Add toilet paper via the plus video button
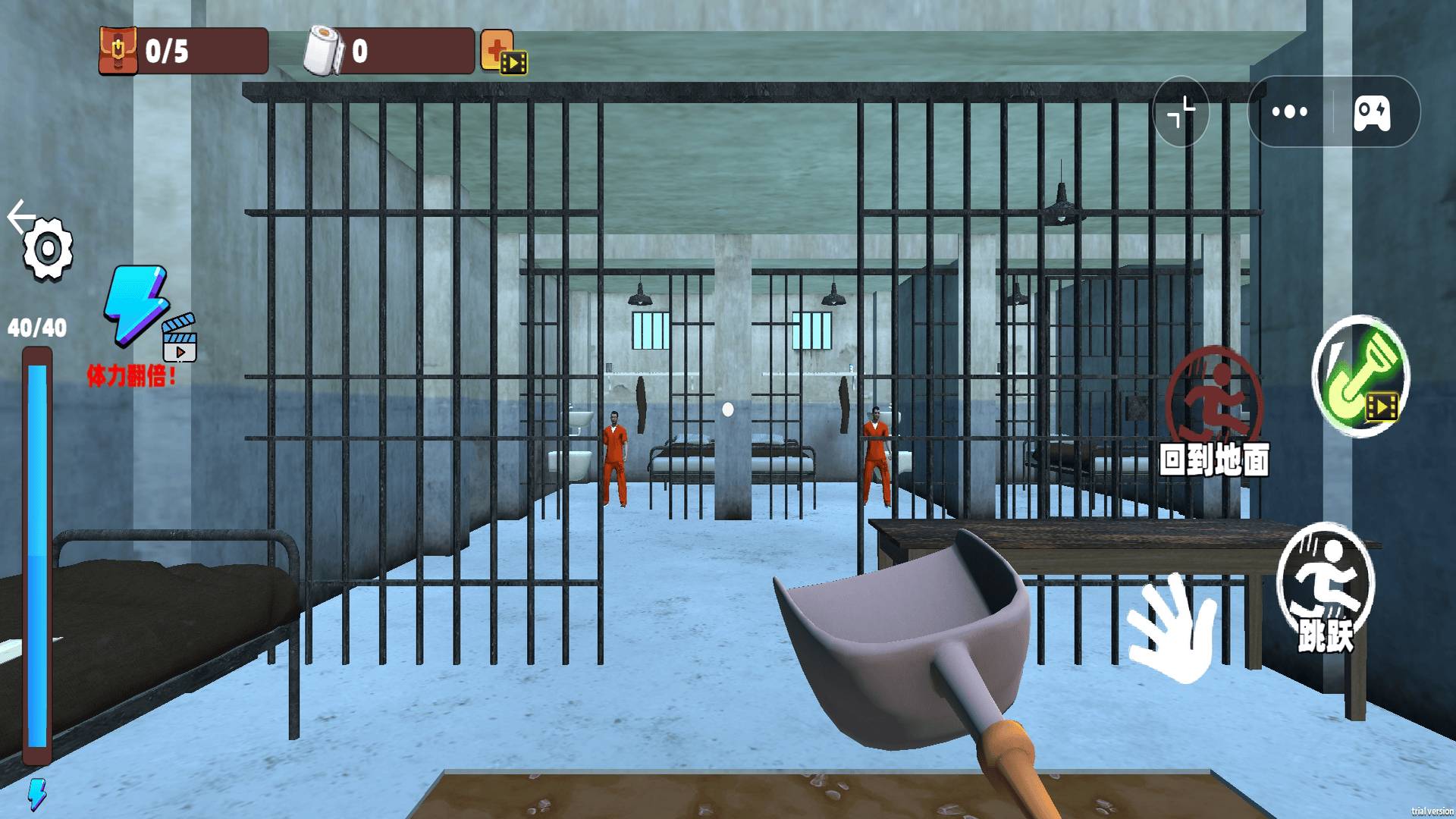This screenshot has width=1456, height=819. click(500, 52)
